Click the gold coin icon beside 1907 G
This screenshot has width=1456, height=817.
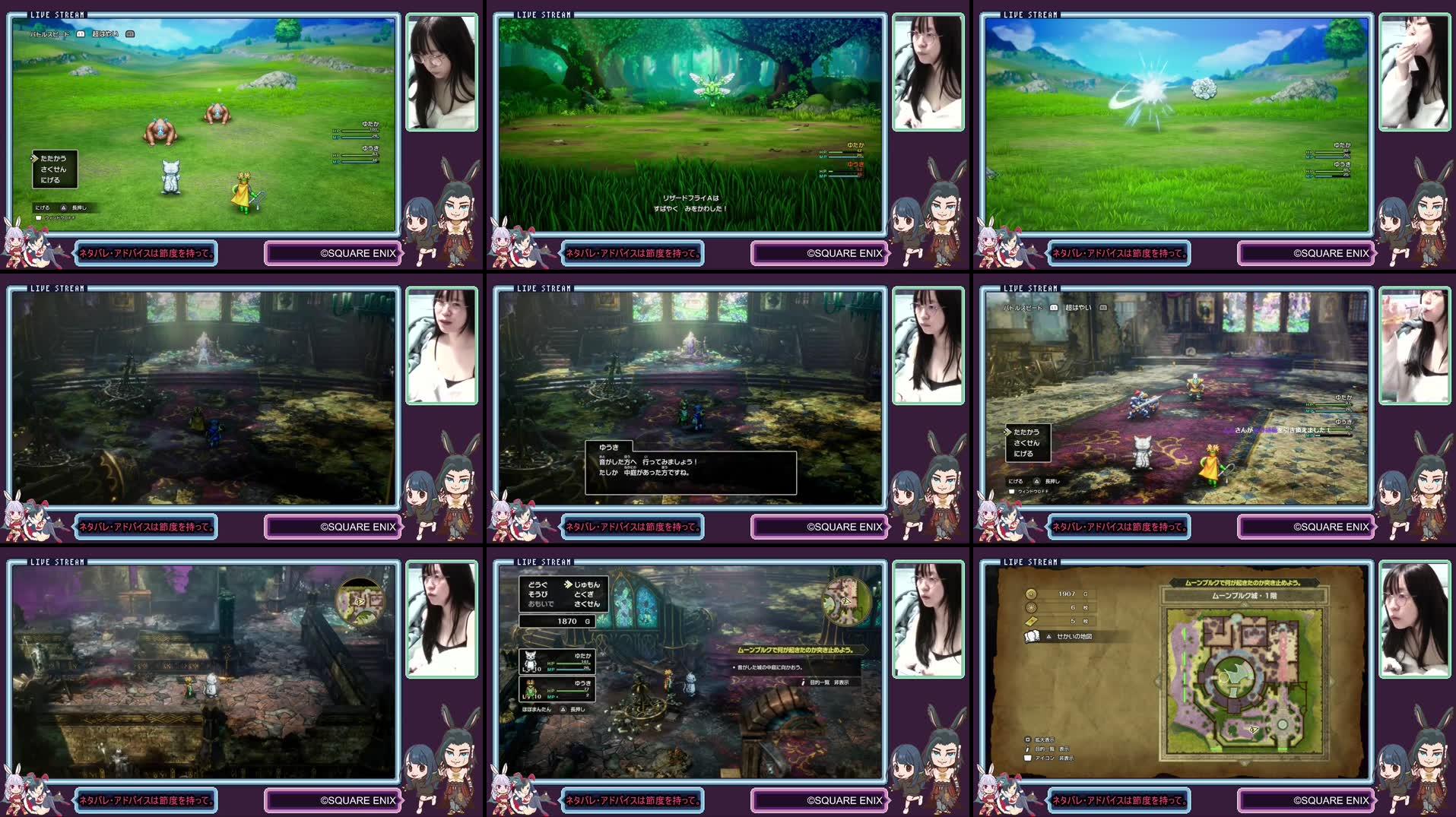[x=1029, y=594]
